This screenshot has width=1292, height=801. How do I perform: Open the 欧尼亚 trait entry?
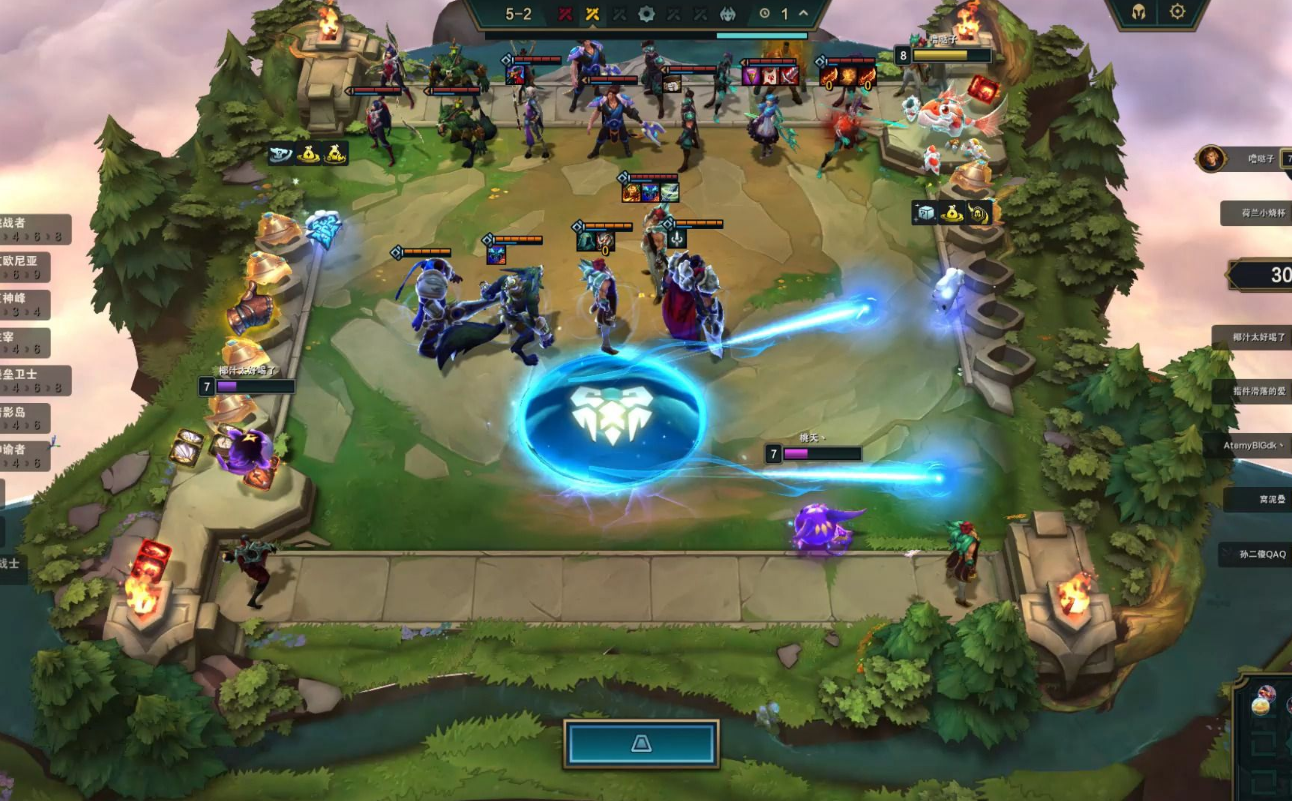(x=26, y=266)
